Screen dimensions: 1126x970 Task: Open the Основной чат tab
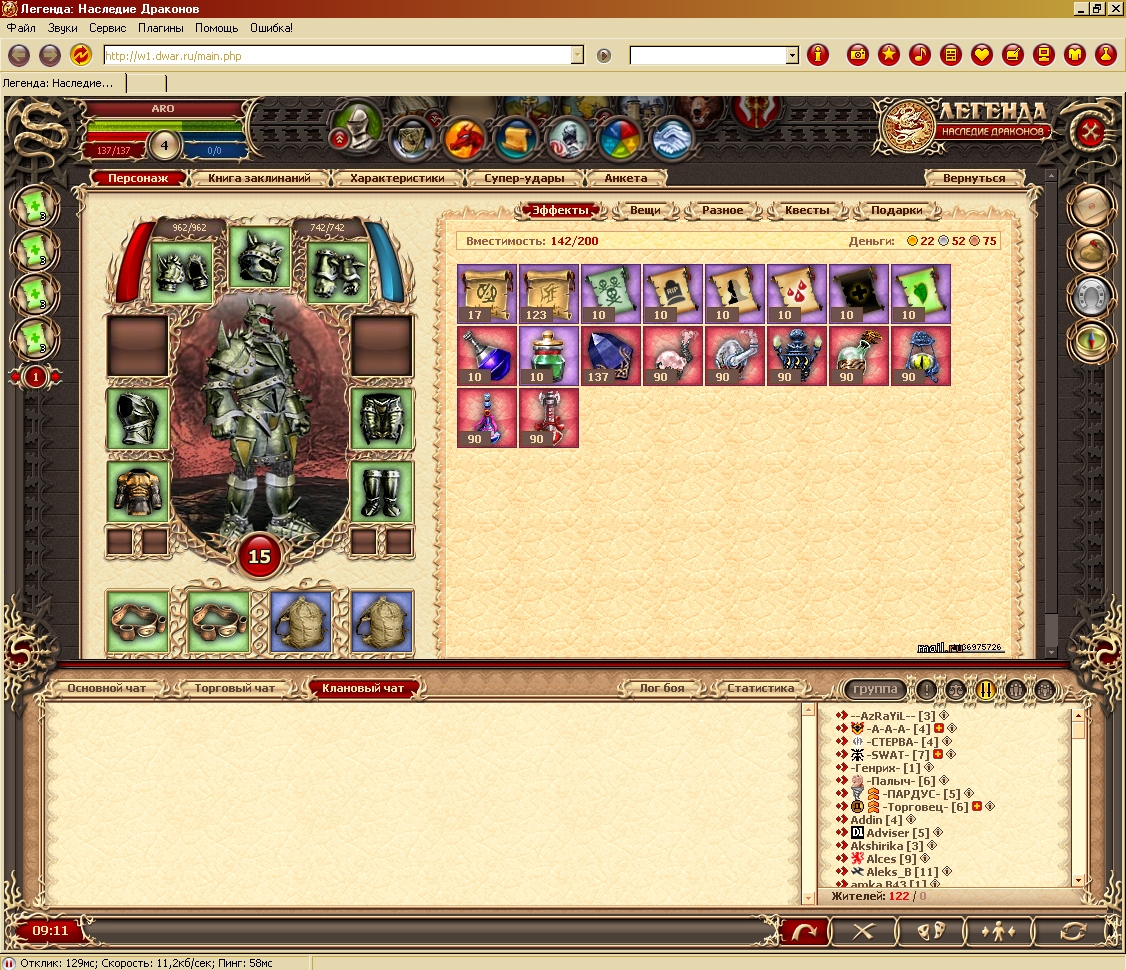[x=107, y=688]
